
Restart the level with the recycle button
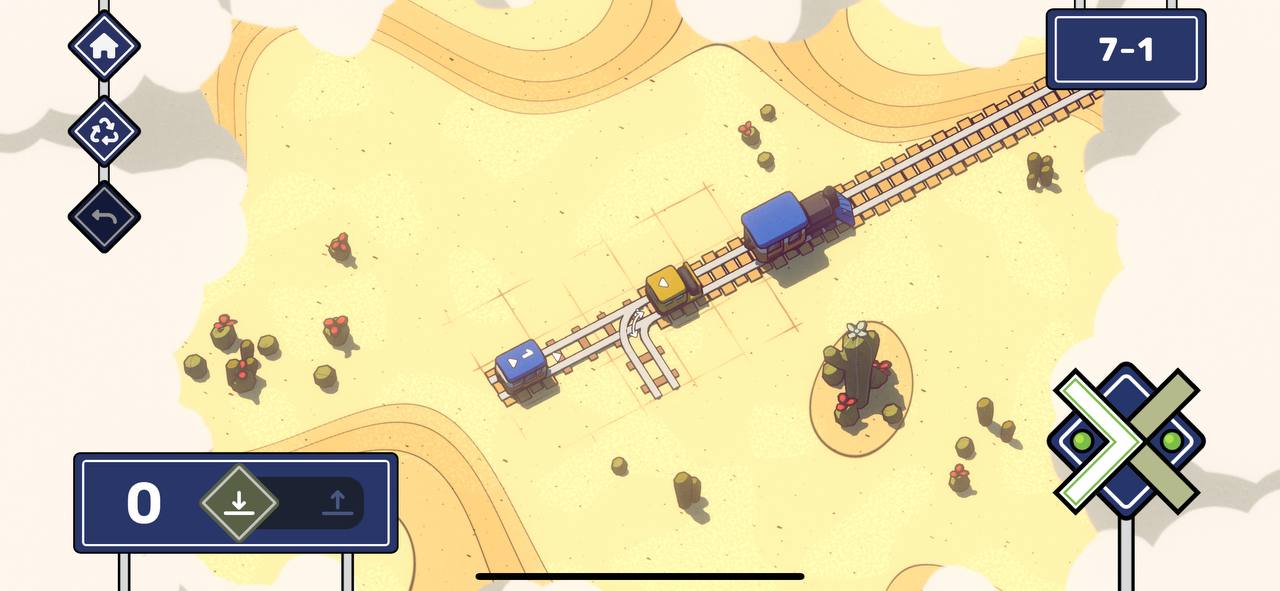104,131
